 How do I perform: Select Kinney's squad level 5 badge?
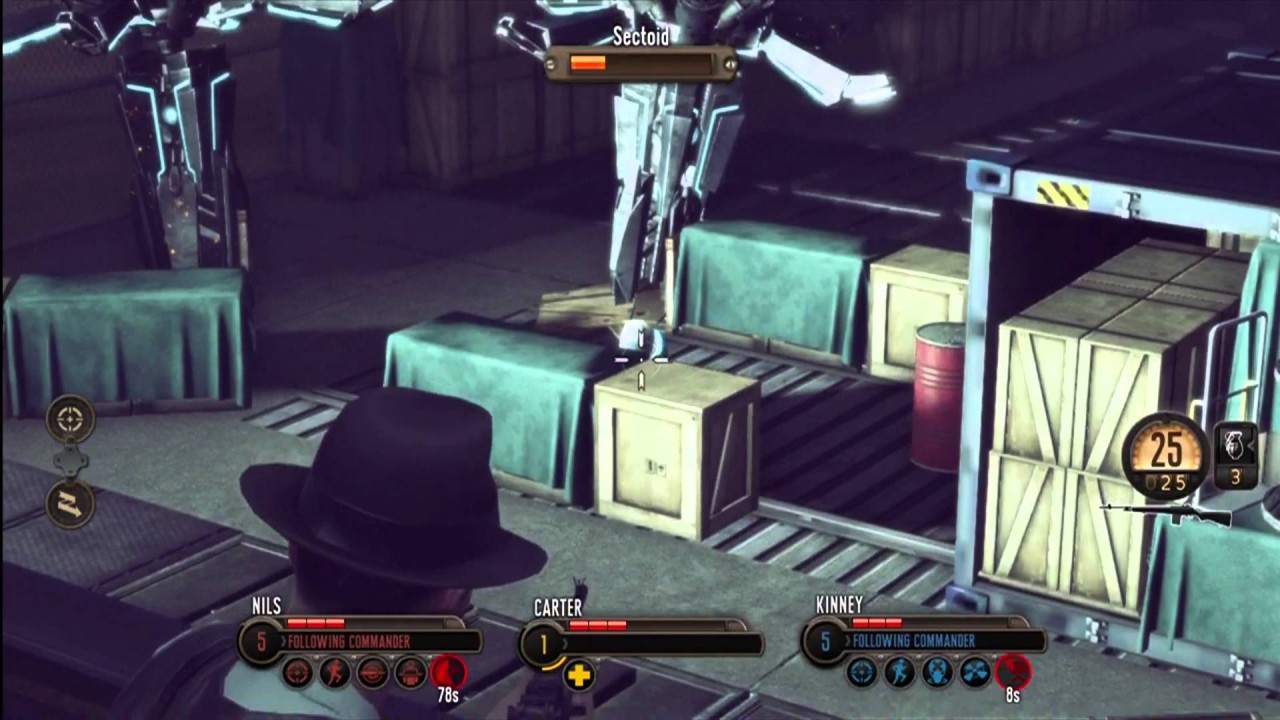825,641
